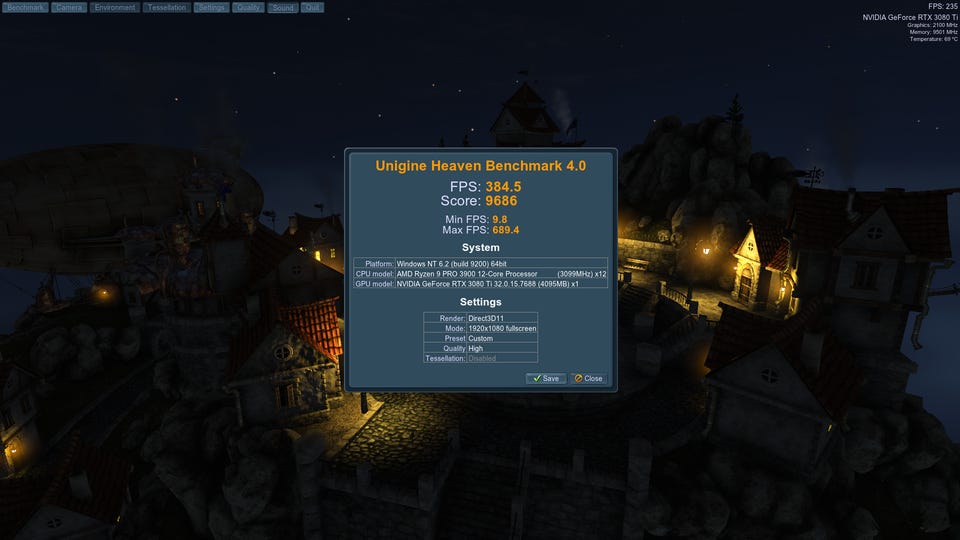The height and width of the screenshot is (540, 960).
Task: Toggle the Tessellation top bar button
Action: [x=165, y=7]
